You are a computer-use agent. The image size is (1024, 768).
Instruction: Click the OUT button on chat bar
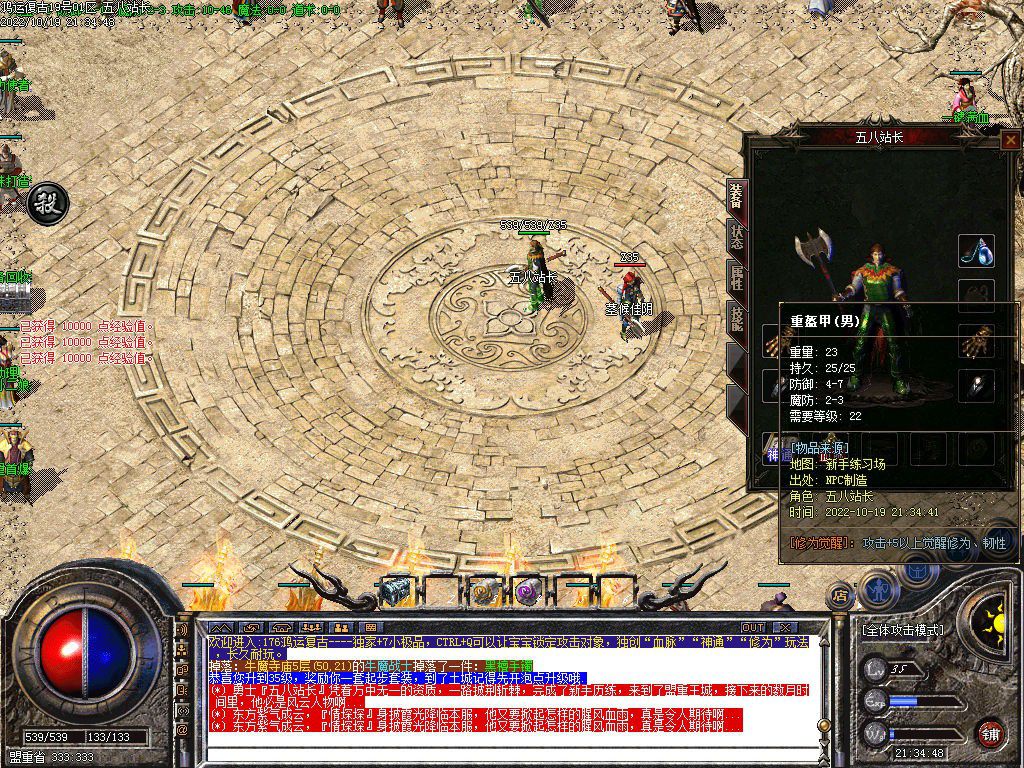coord(753,627)
